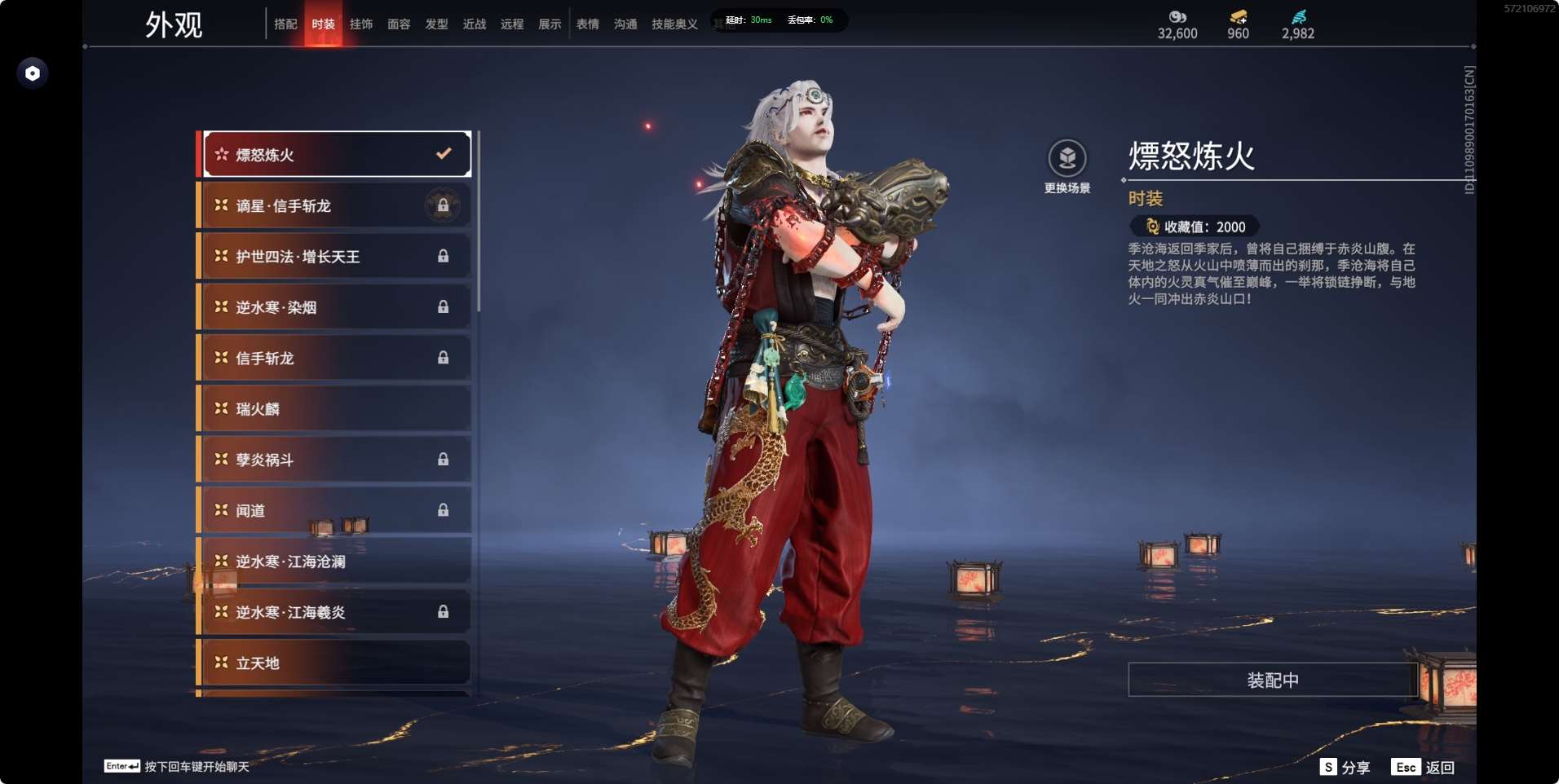Viewport: 1559px width, 784px height.
Task: Click the round hexagon icon button
Action: (33, 73)
